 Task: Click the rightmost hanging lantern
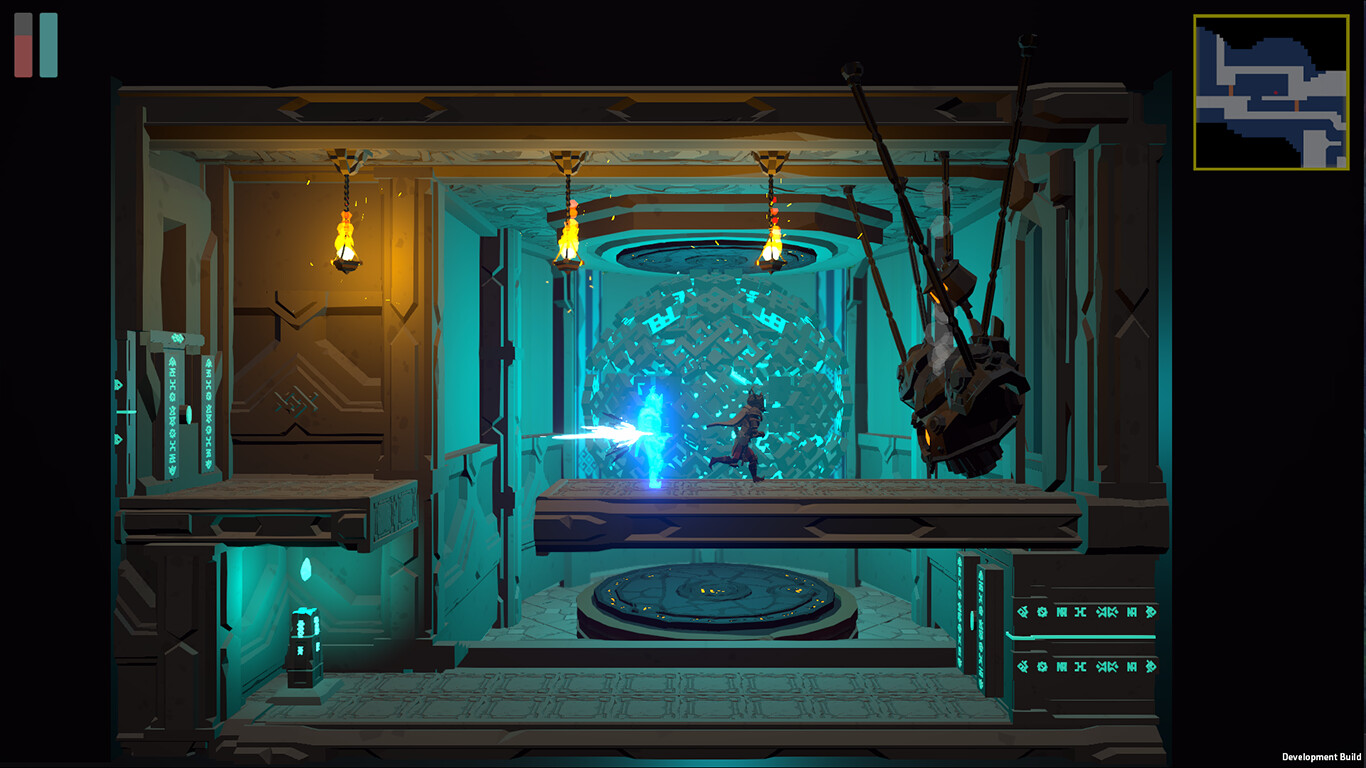pyautogui.click(x=773, y=245)
